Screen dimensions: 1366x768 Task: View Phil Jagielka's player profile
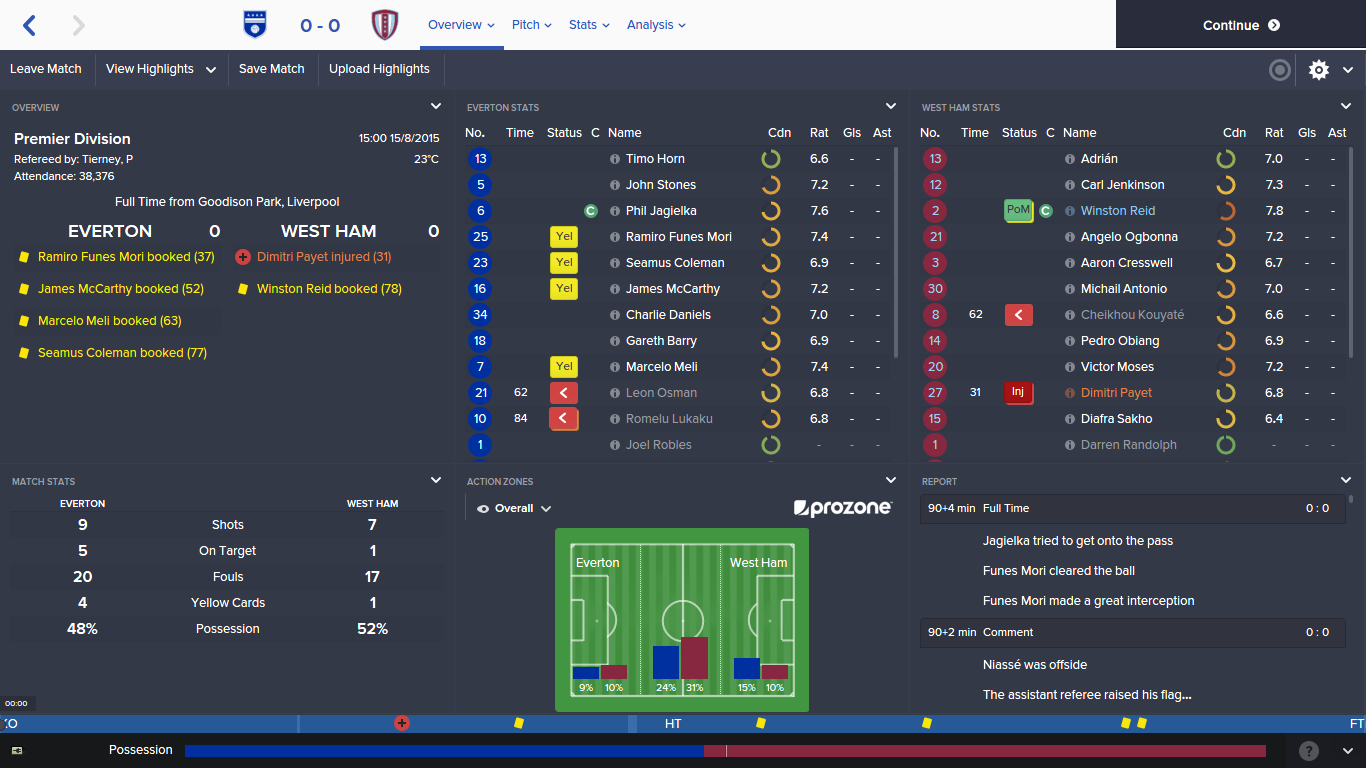[661, 211]
